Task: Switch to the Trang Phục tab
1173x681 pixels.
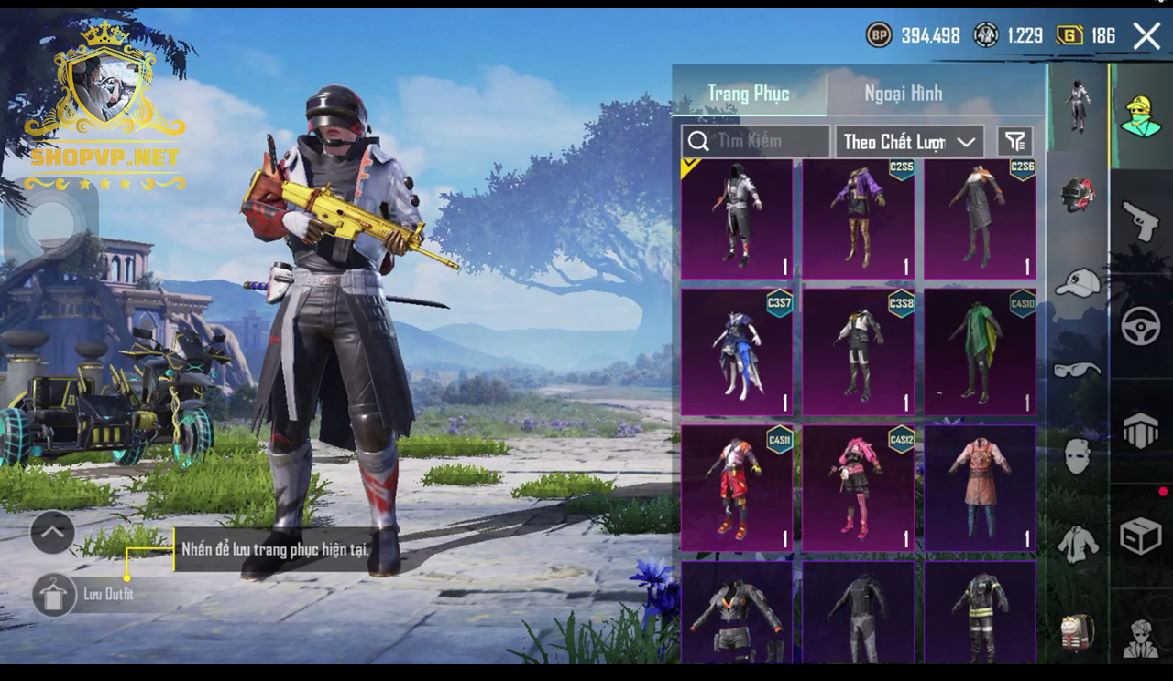Action: [749, 94]
